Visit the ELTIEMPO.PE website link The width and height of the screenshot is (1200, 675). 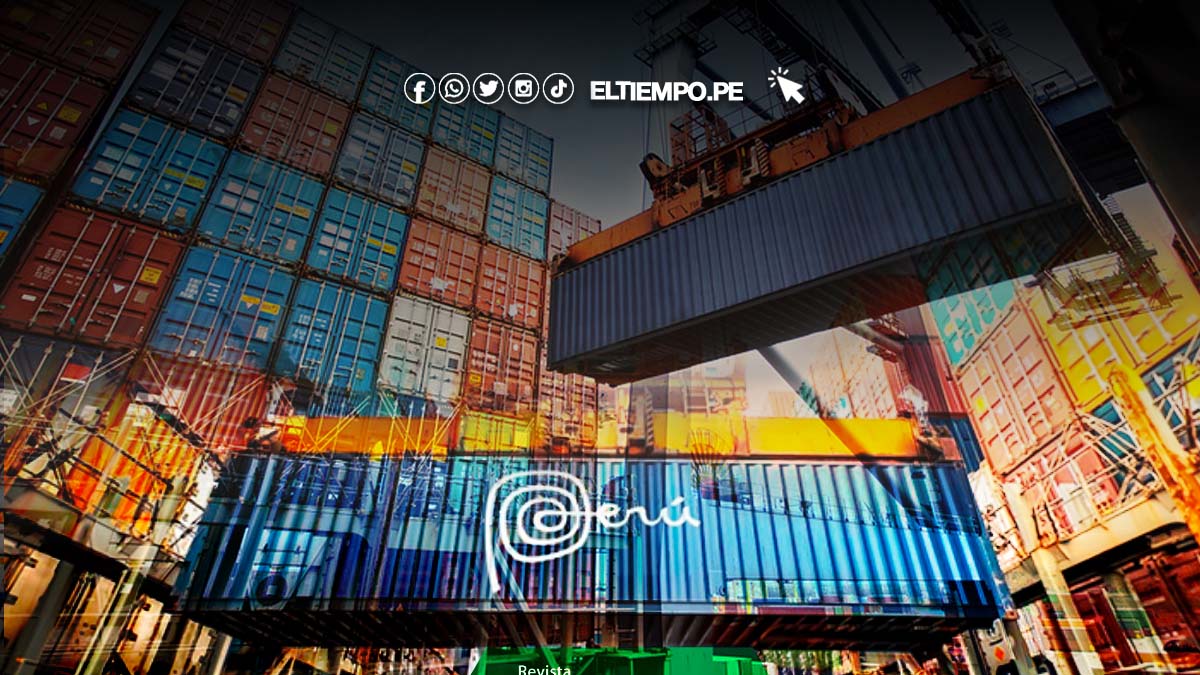(x=666, y=91)
